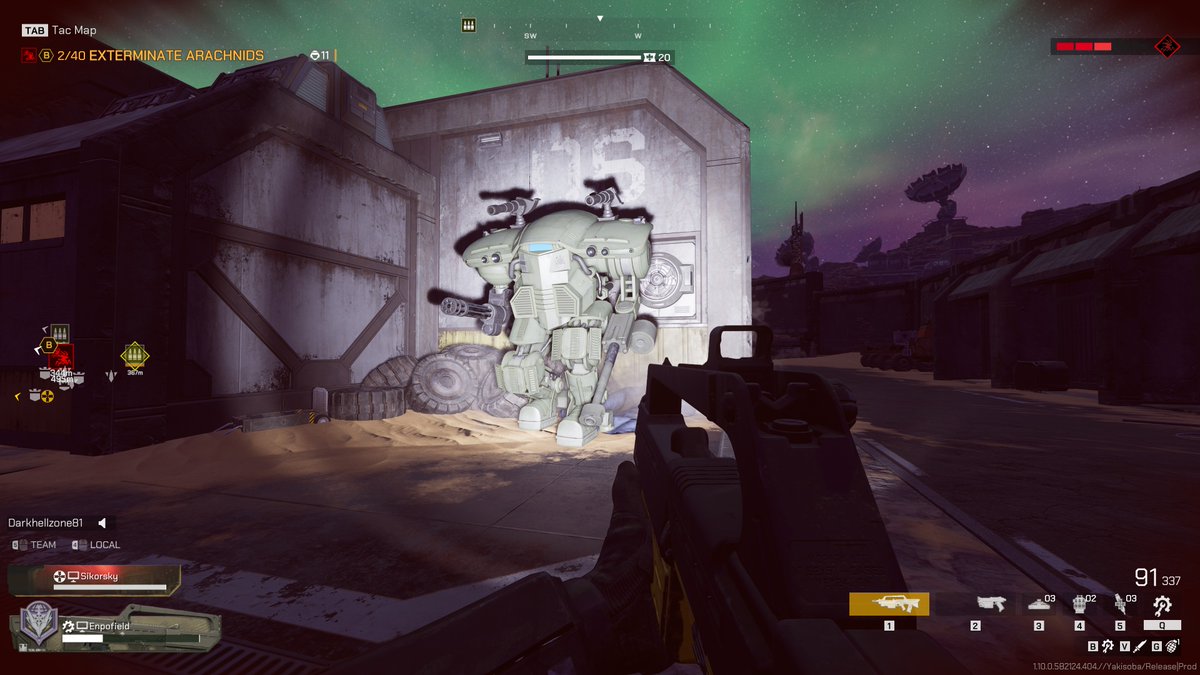The image size is (1200, 675).
Task: Select the armor vest item slot
Action: [1080, 603]
